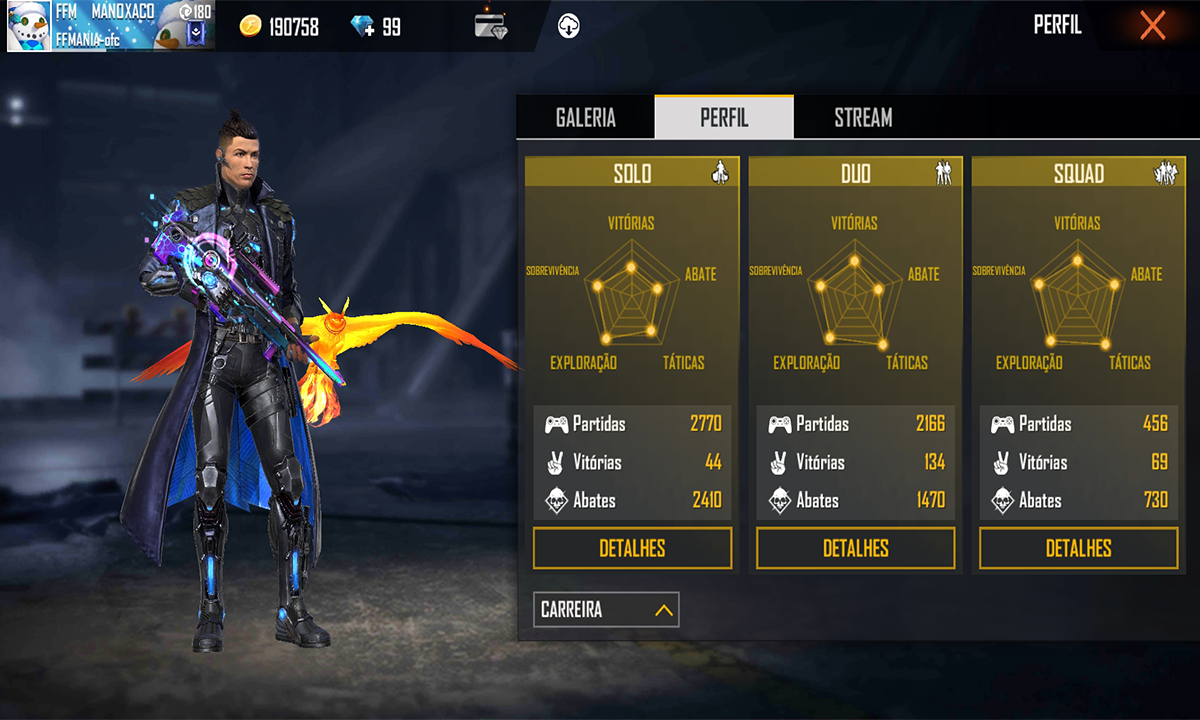Screen dimensions: 1200x720
Task: View Squad Detalhes
Action: pos(1078,548)
